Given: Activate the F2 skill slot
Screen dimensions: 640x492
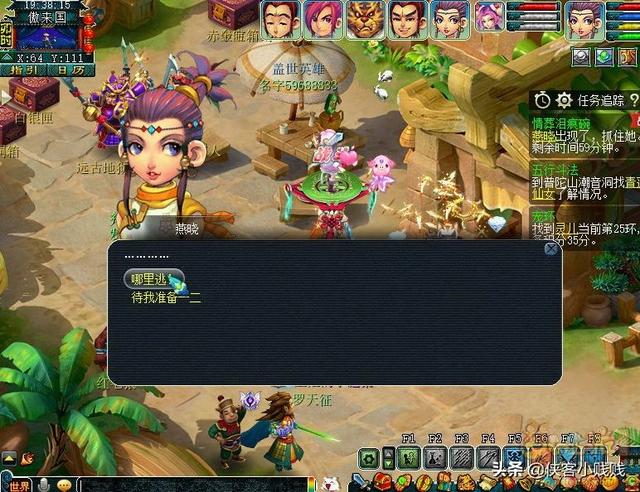Looking at the screenshot, I should coord(434,457).
